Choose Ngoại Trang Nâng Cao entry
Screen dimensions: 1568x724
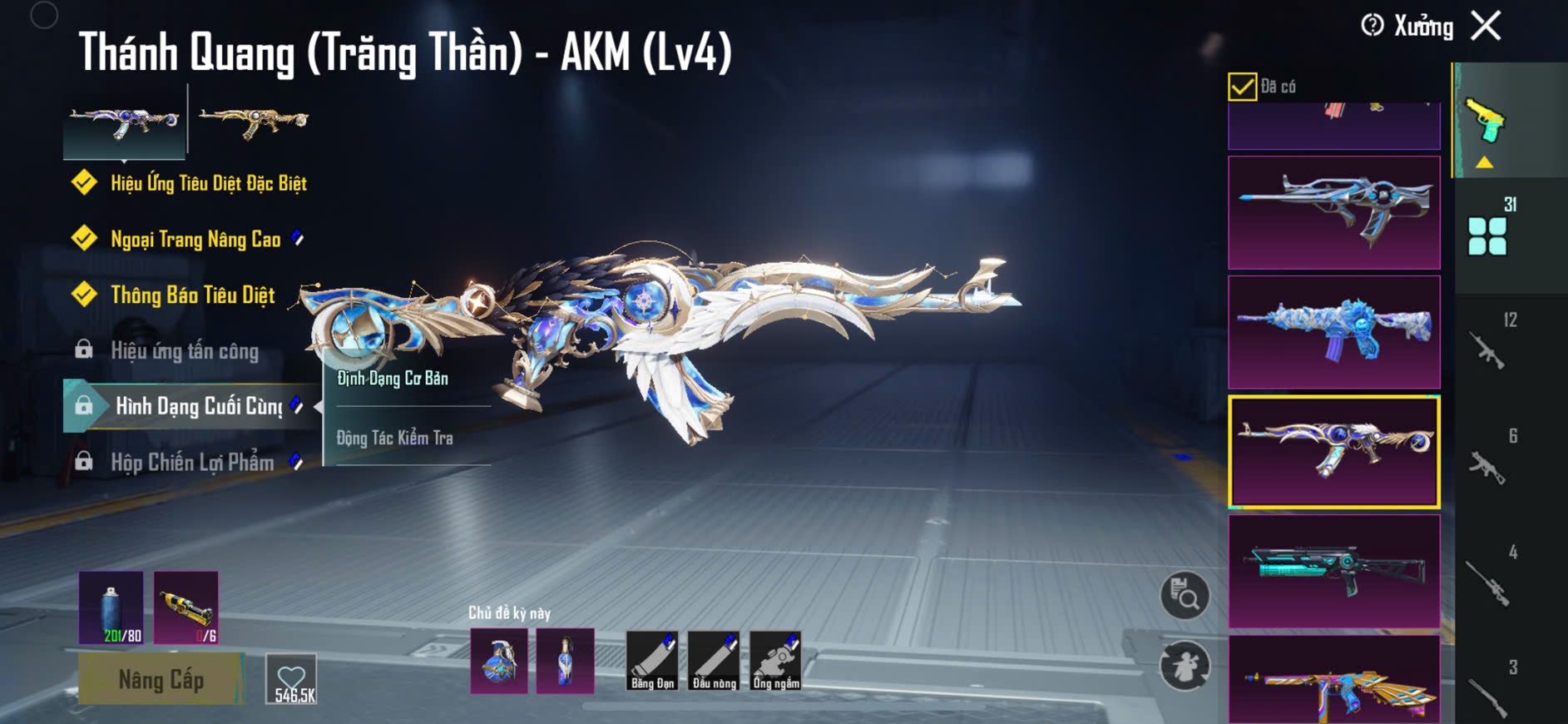[x=195, y=240]
